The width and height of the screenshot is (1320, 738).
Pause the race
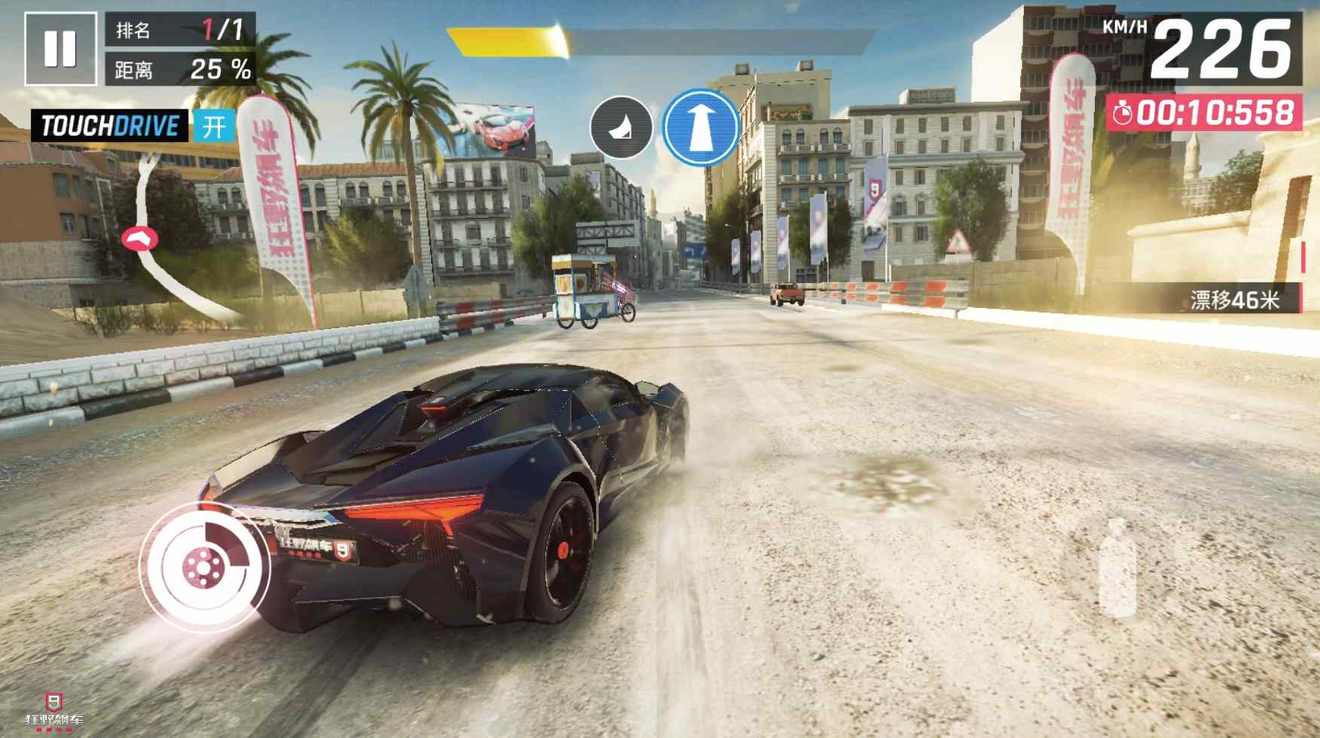coord(60,48)
